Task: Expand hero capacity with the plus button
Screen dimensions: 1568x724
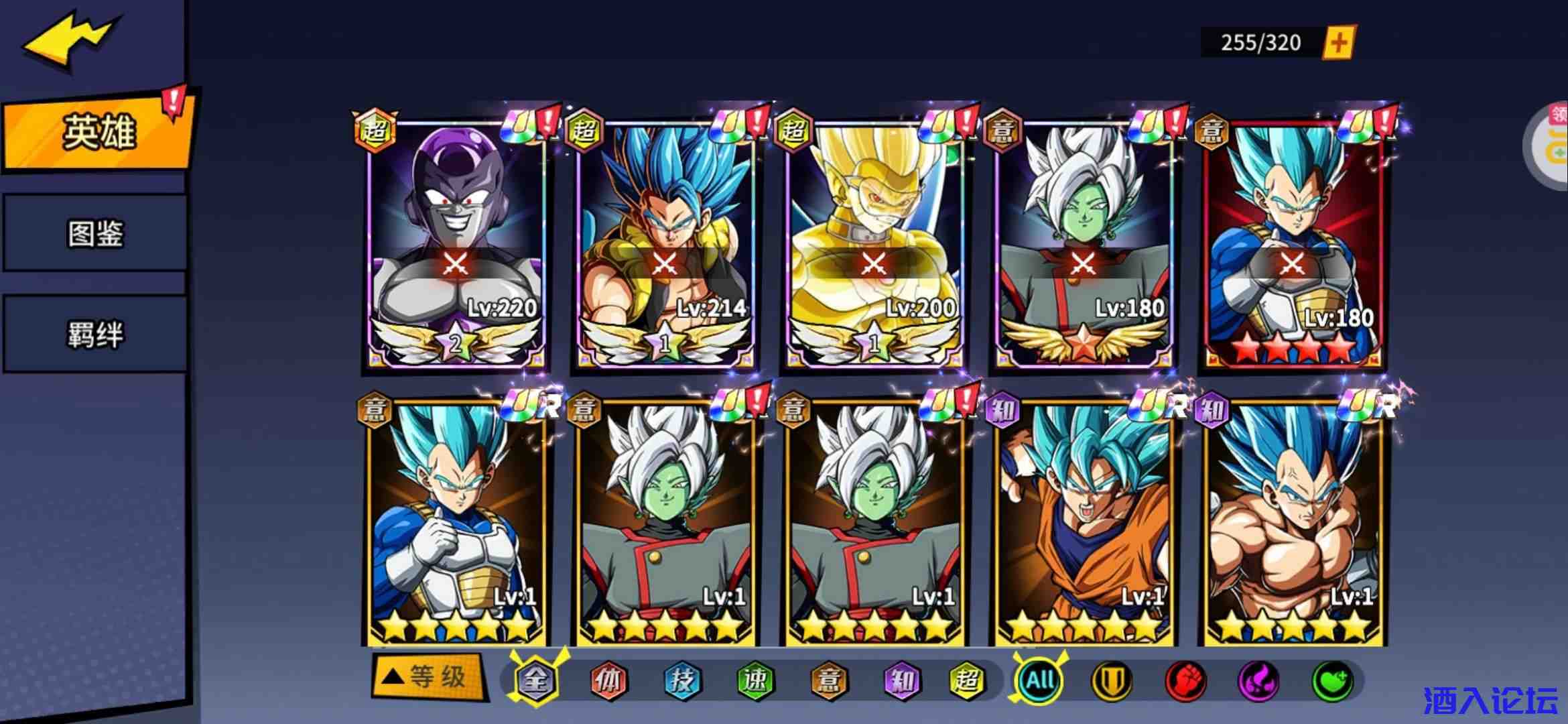Action: pos(1338,43)
